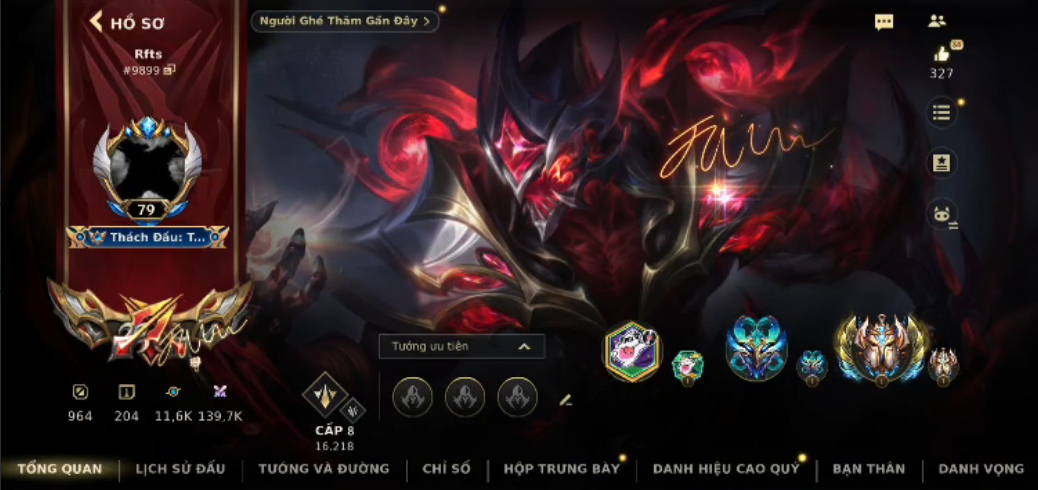Screen dimensions: 1038x490
Task: Open the list menu icon
Action: point(941,112)
